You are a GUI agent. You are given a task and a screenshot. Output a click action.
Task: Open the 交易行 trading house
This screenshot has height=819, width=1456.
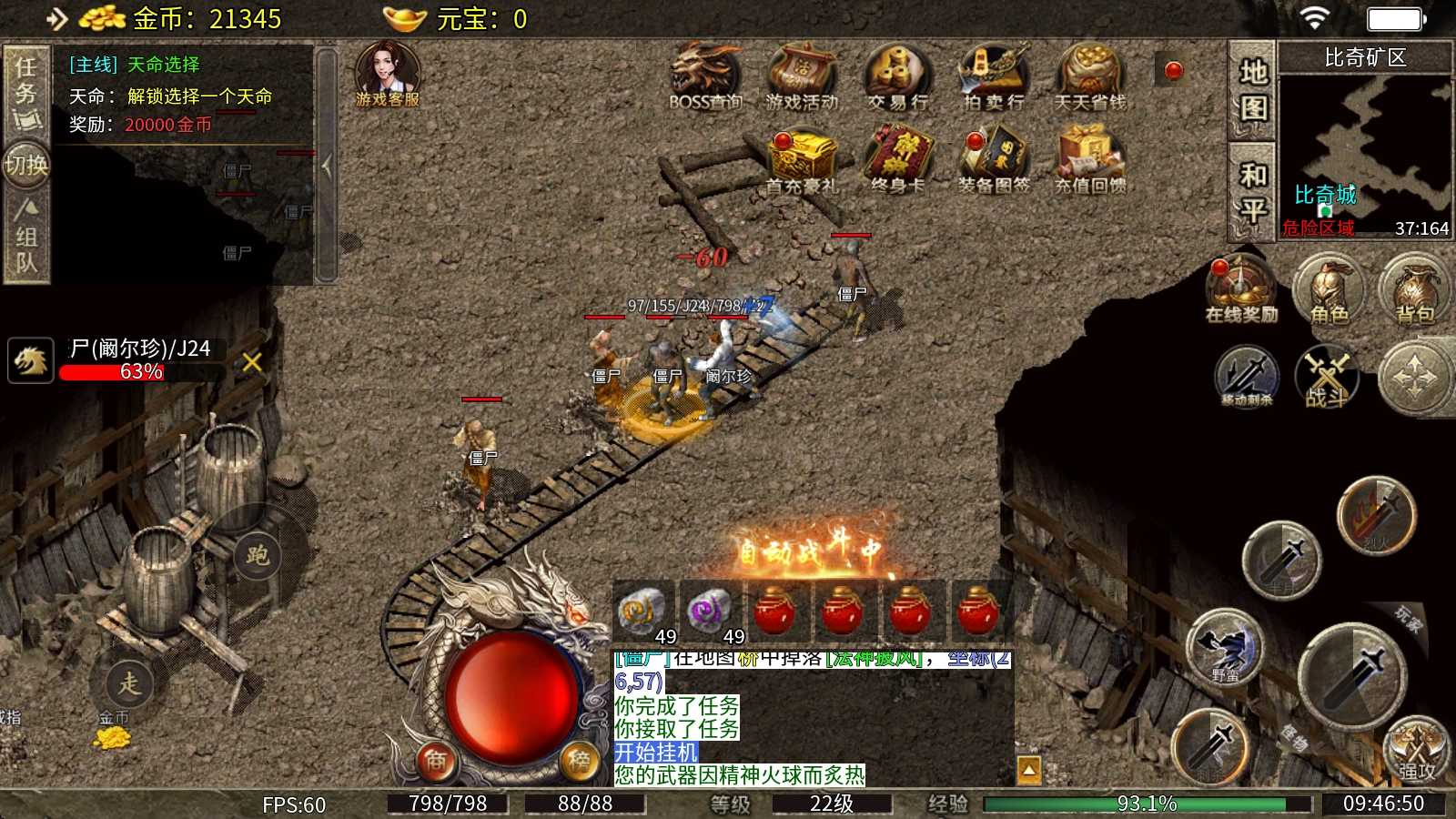click(x=897, y=76)
